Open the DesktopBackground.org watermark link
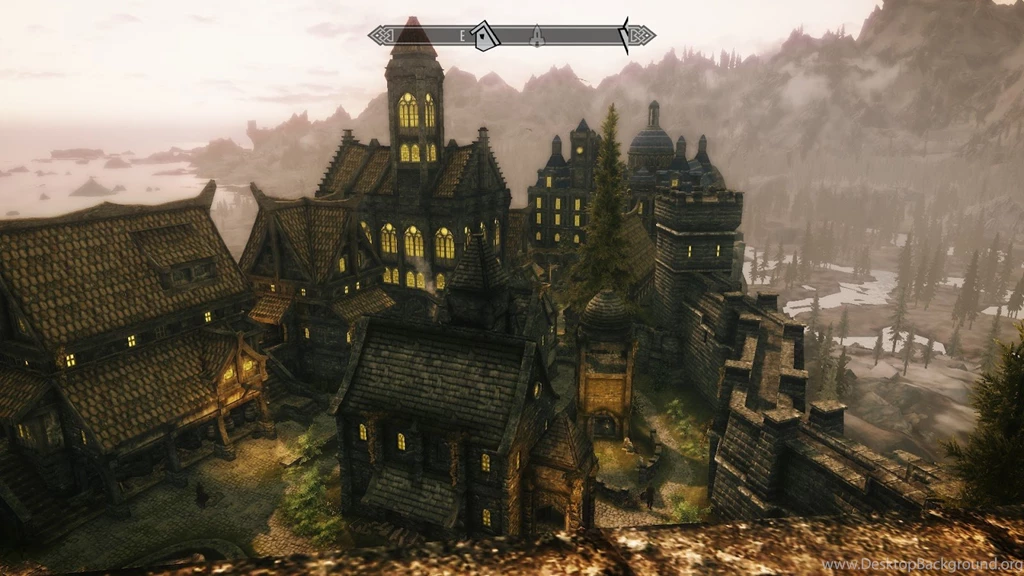This screenshot has width=1024, height=576. 920,565
